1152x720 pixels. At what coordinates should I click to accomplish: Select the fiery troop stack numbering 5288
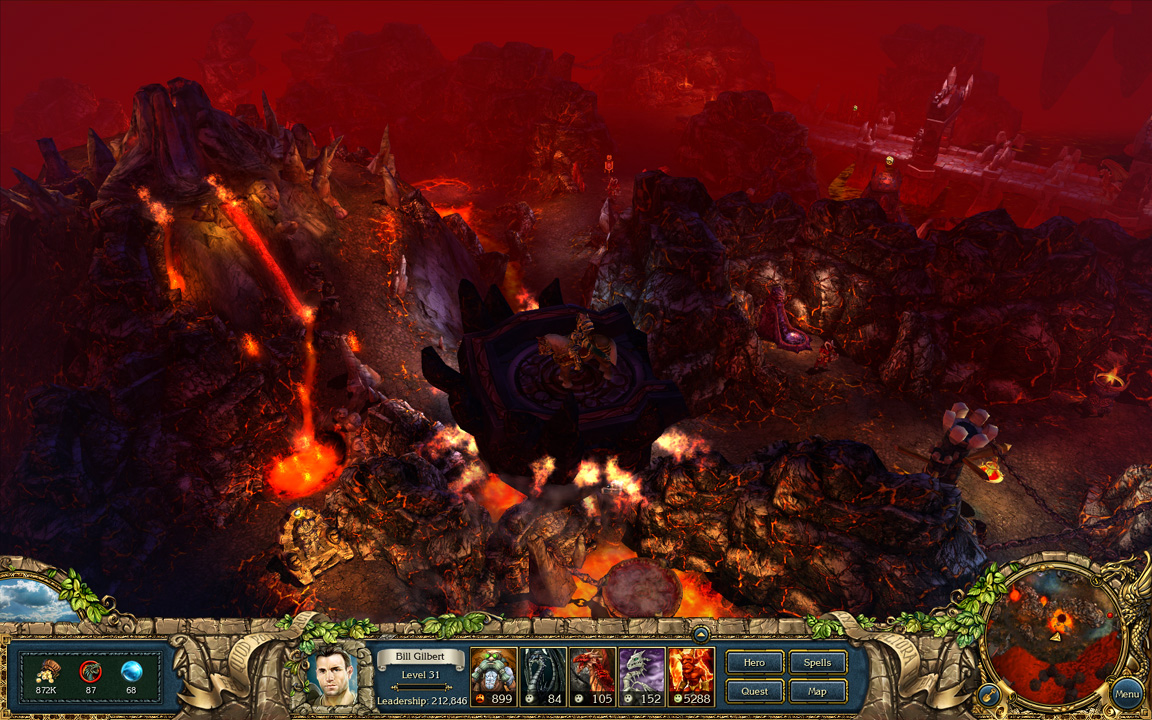pyautogui.click(x=691, y=676)
